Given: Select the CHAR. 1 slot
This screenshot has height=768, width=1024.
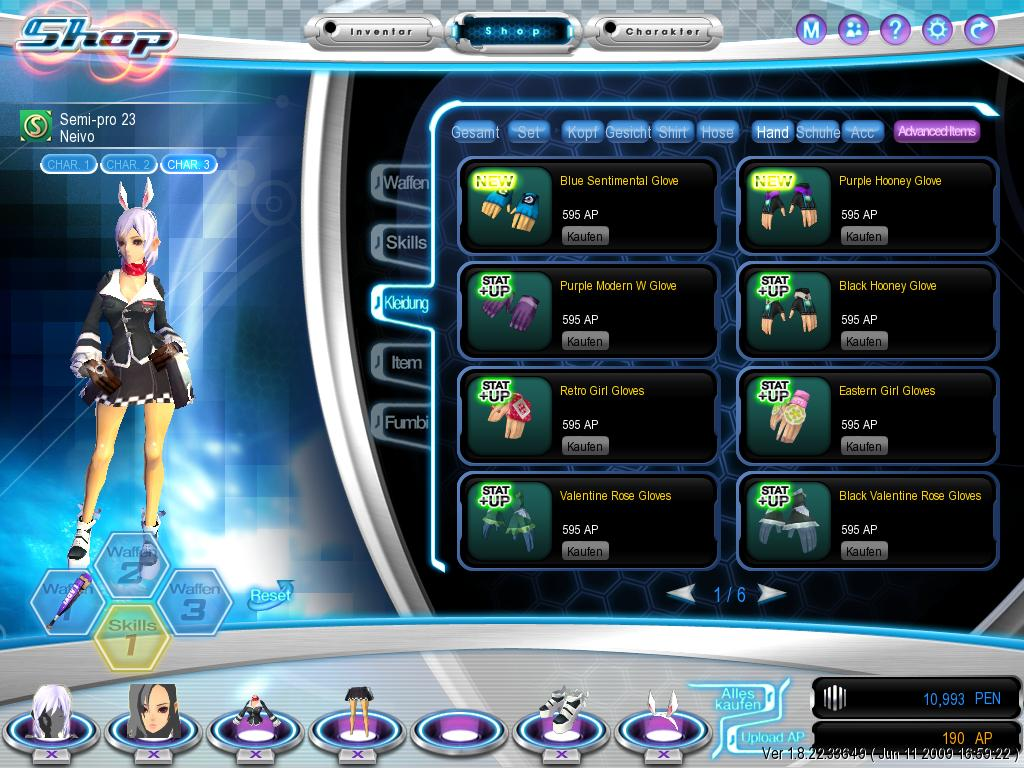Looking at the screenshot, I should [69, 164].
